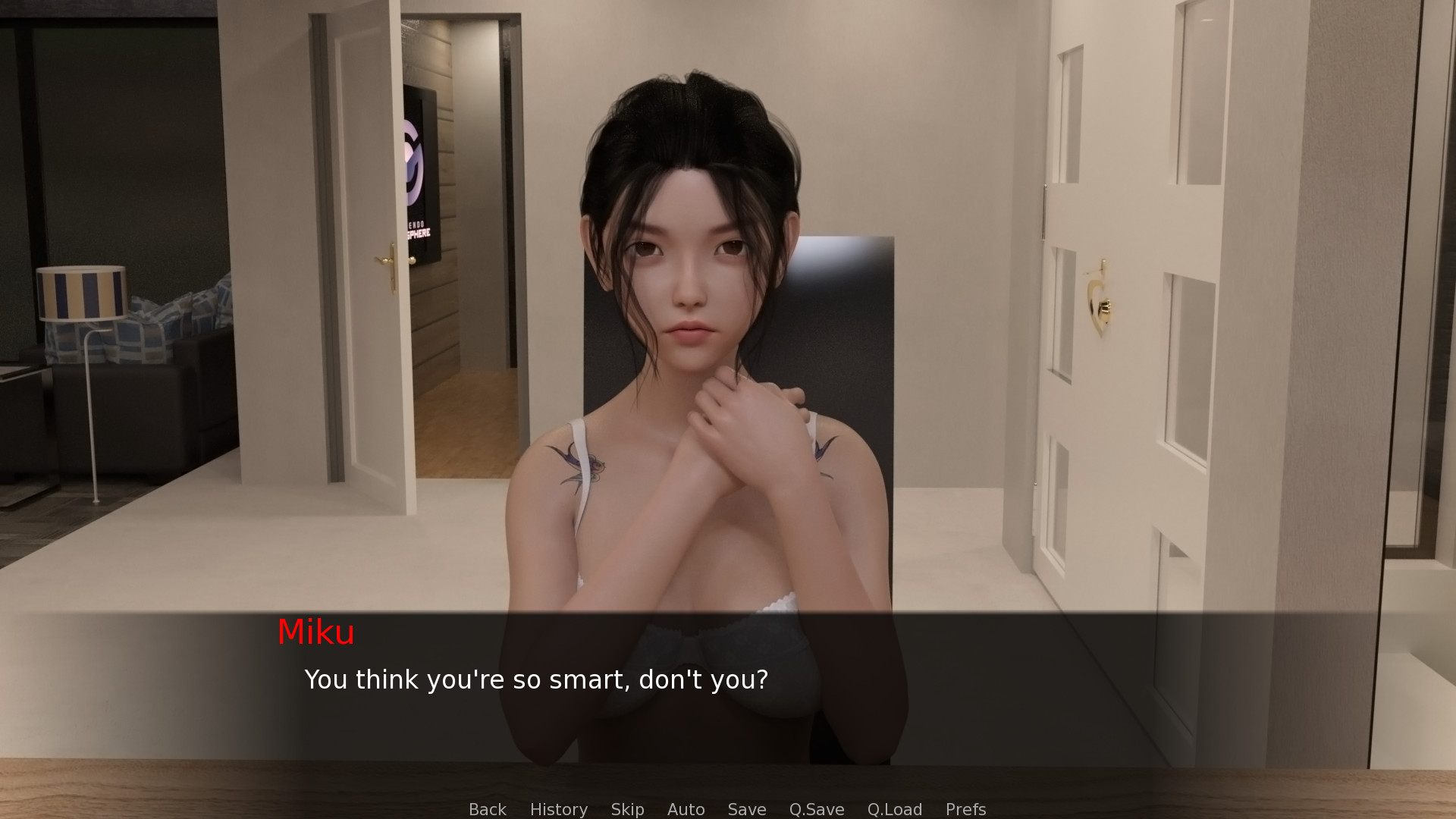
Task: Click Miku's red name label
Action: 317,632
